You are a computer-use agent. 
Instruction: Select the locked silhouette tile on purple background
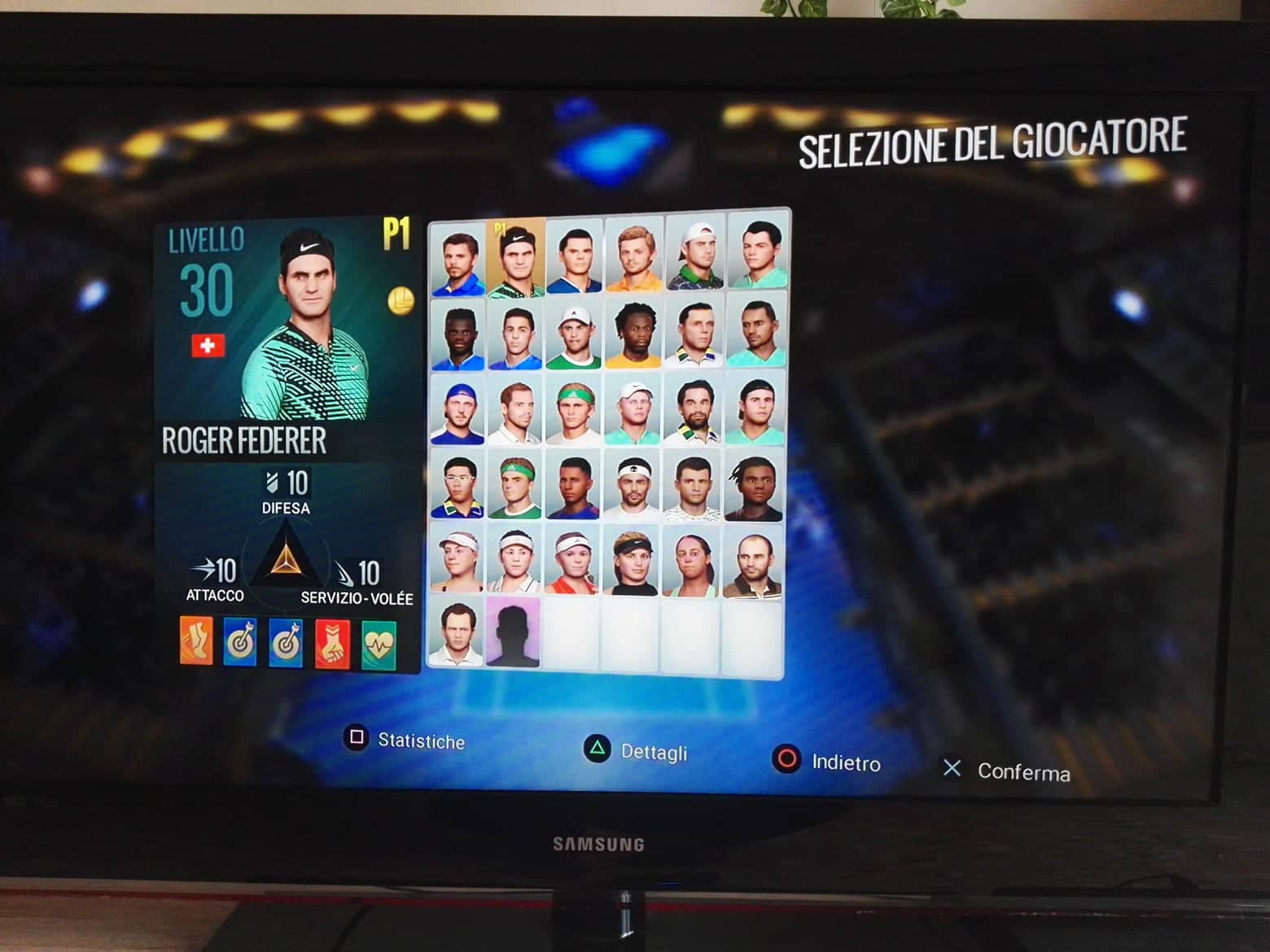[514, 632]
